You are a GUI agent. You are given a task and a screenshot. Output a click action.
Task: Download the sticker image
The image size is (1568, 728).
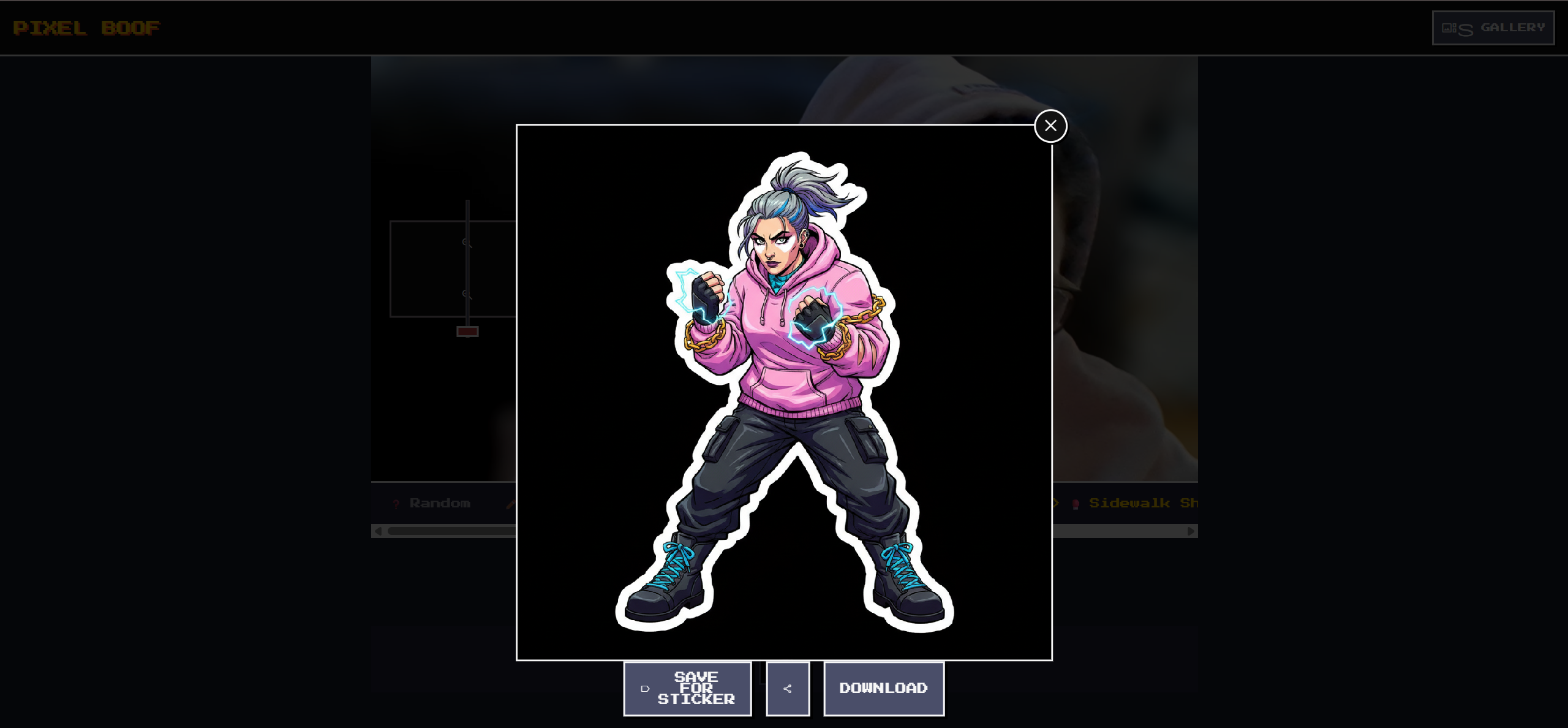point(883,688)
